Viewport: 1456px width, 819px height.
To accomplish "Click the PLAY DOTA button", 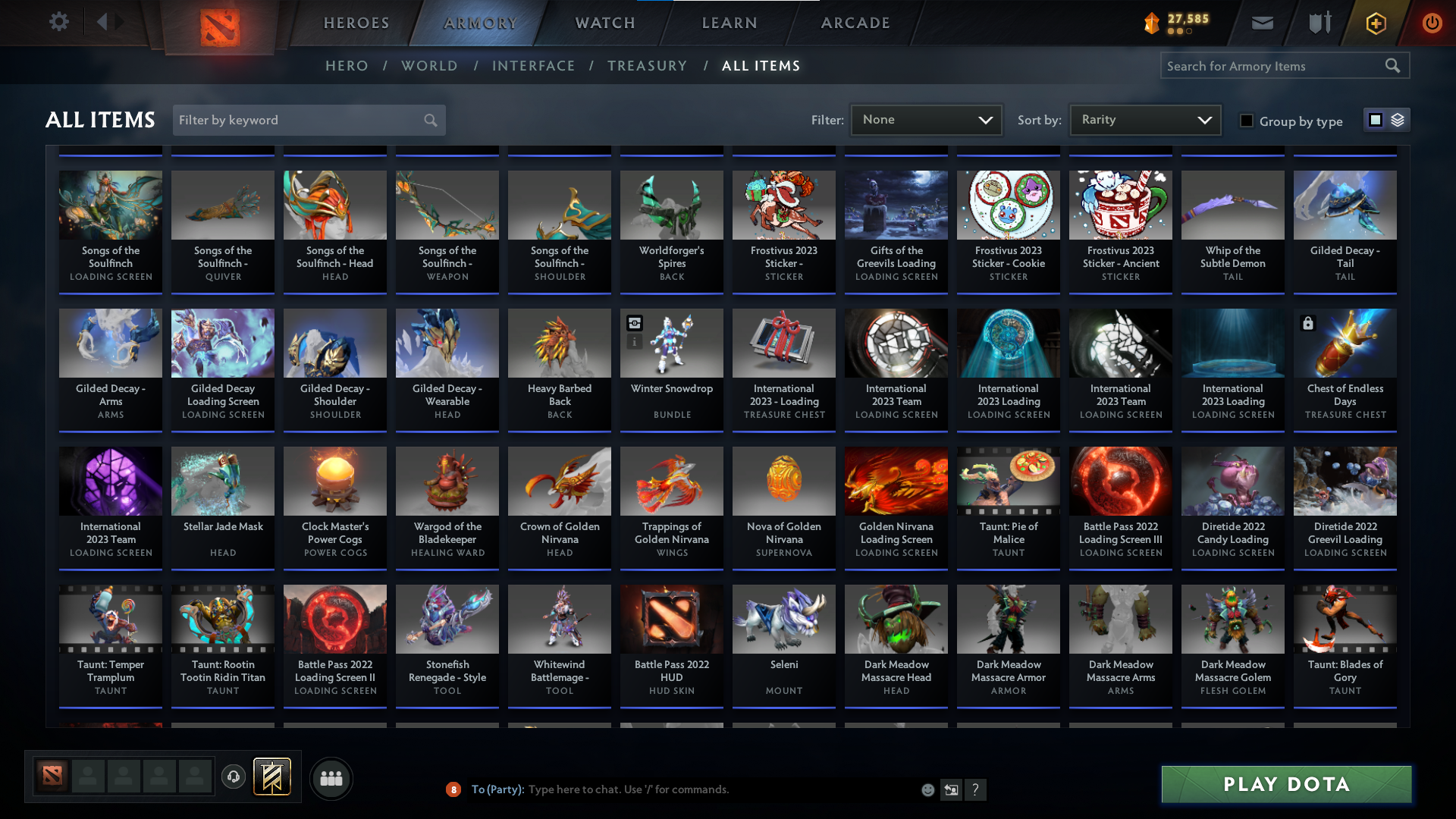I will (1285, 784).
